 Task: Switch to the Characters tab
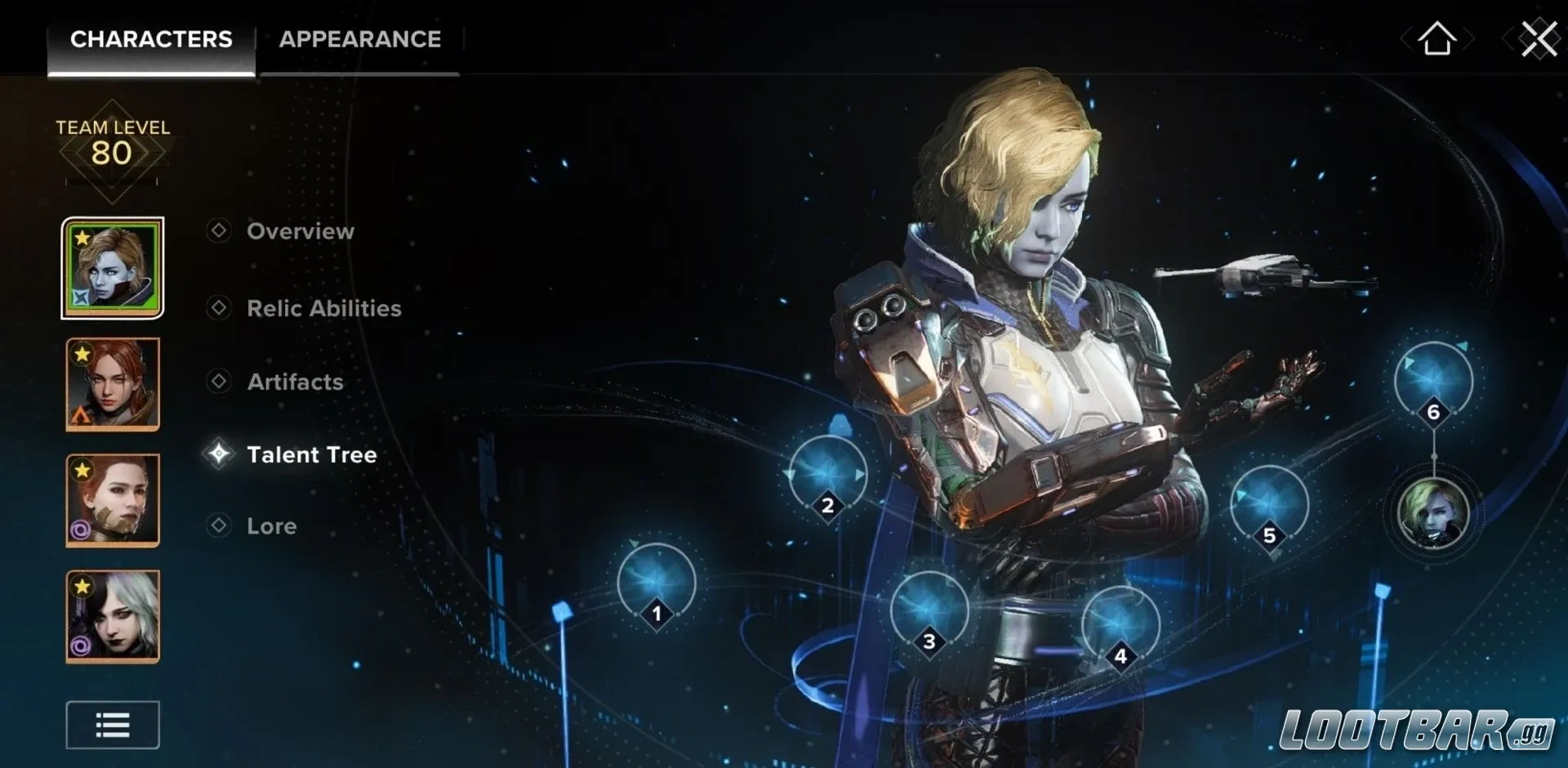tap(151, 39)
